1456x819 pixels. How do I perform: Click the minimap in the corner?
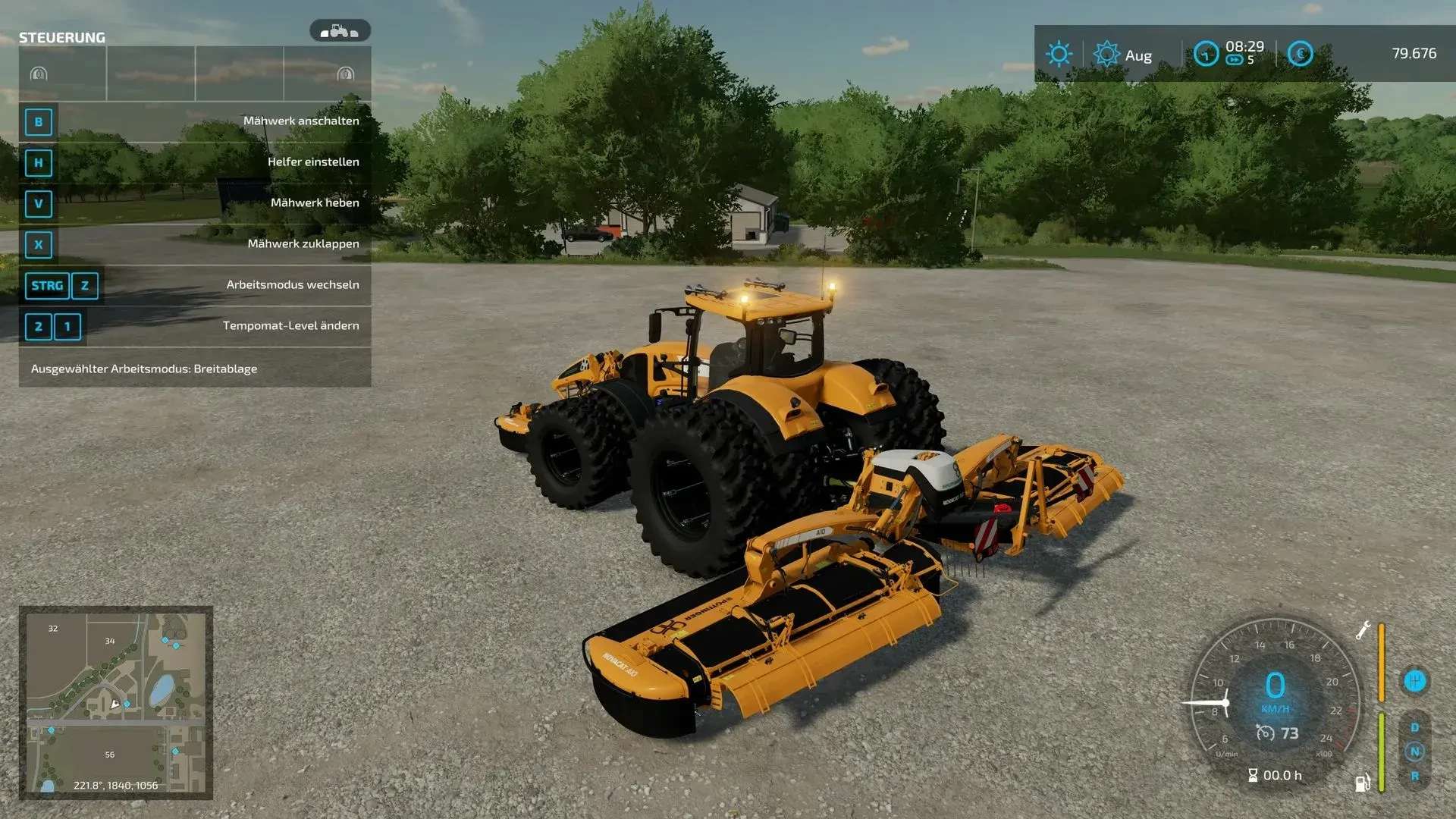pos(116,702)
